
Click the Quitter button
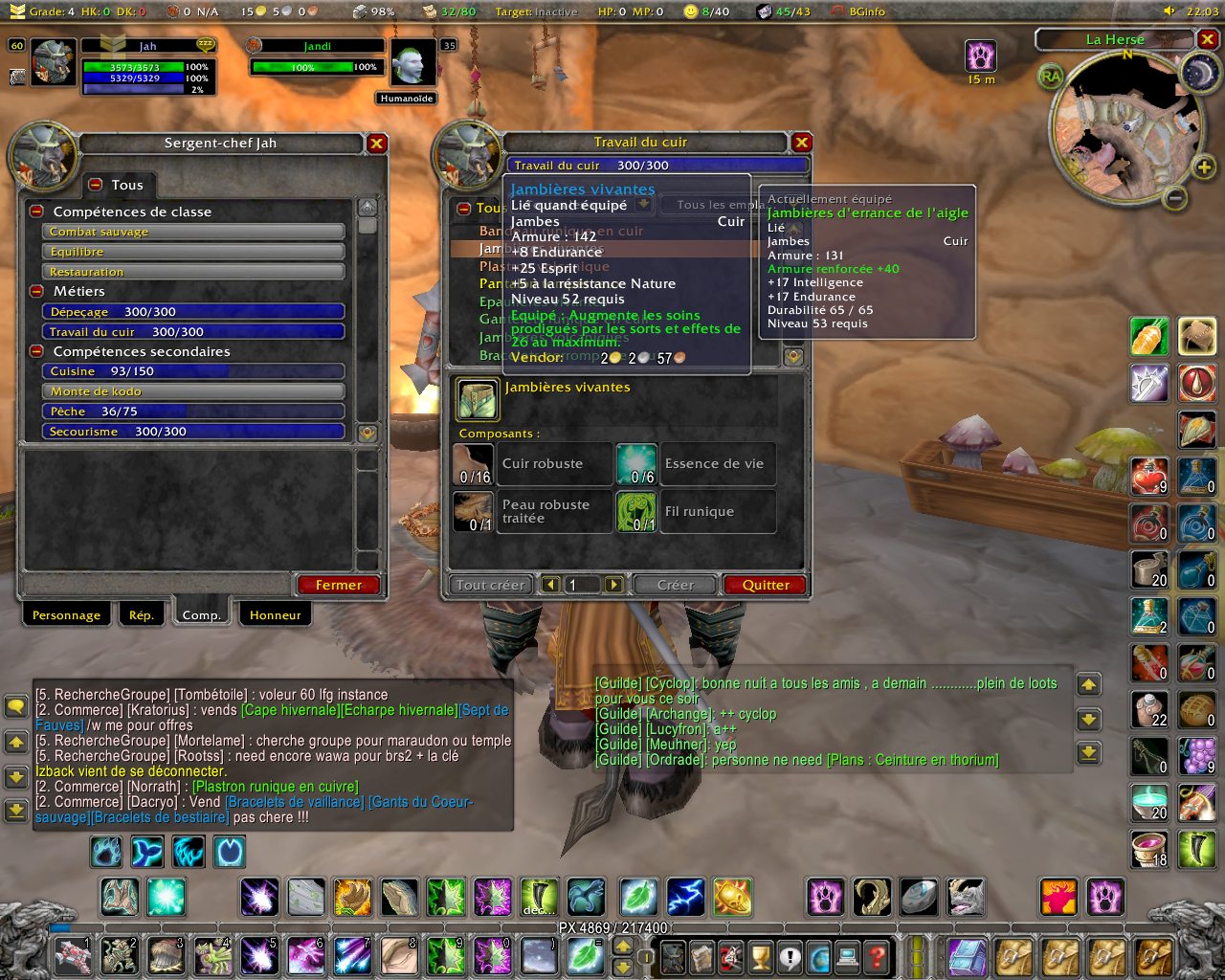click(766, 585)
